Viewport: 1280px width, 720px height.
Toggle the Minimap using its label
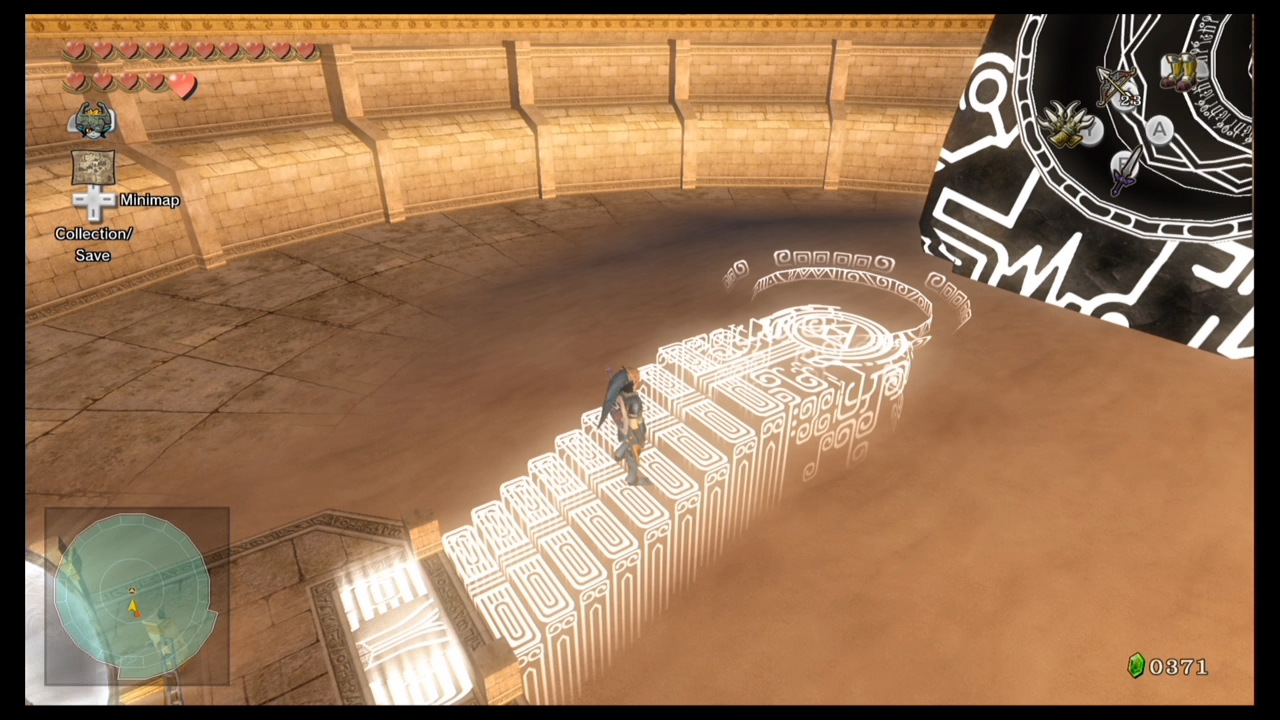click(149, 199)
